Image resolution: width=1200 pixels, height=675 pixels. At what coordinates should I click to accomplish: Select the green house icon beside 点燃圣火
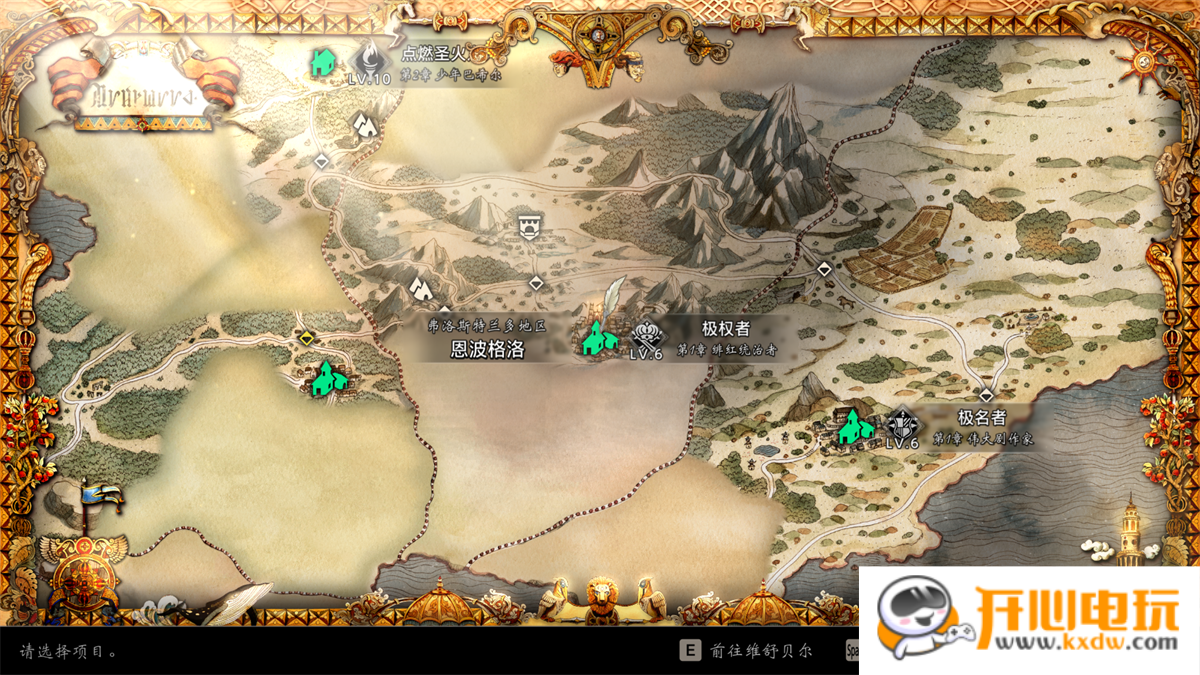point(322,63)
